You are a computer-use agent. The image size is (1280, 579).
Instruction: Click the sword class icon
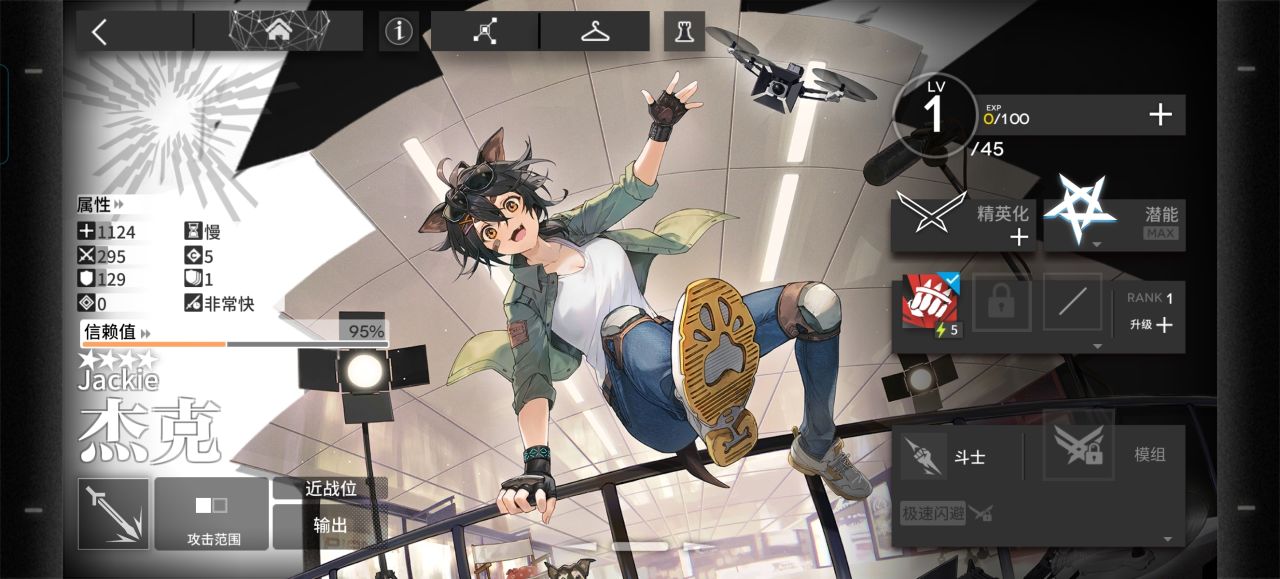pyautogui.click(x=113, y=514)
